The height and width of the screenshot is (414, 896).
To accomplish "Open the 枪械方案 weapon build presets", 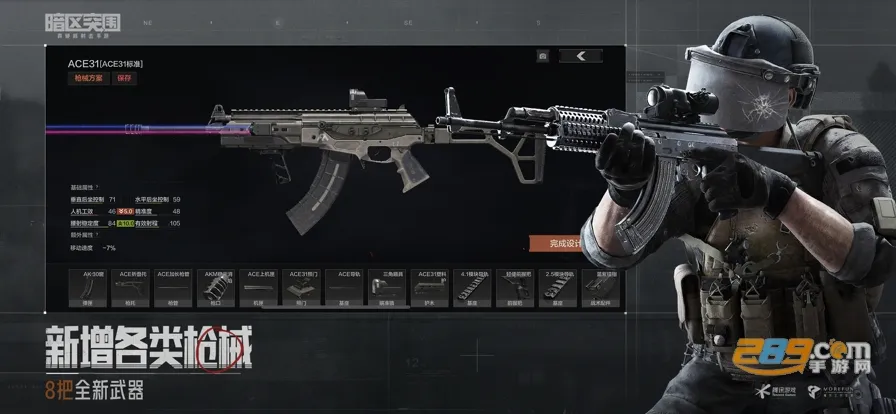I will (x=85, y=77).
